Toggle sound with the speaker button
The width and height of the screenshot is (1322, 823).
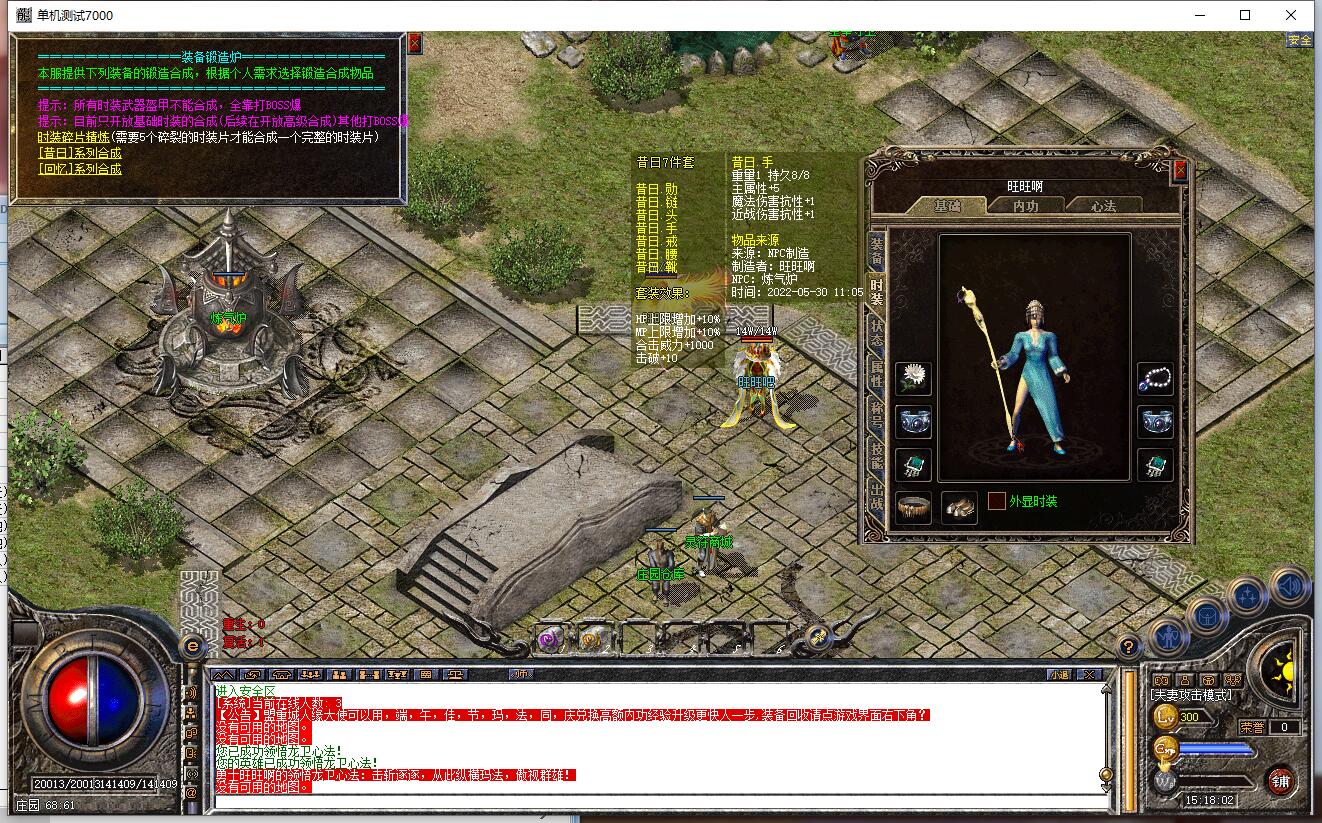pos(1289,584)
